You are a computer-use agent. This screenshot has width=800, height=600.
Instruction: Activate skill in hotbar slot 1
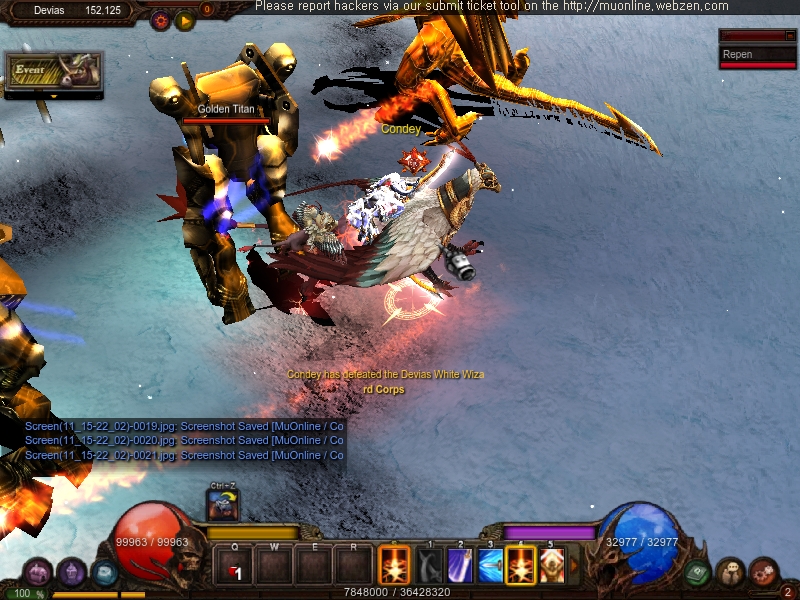tap(429, 565)
